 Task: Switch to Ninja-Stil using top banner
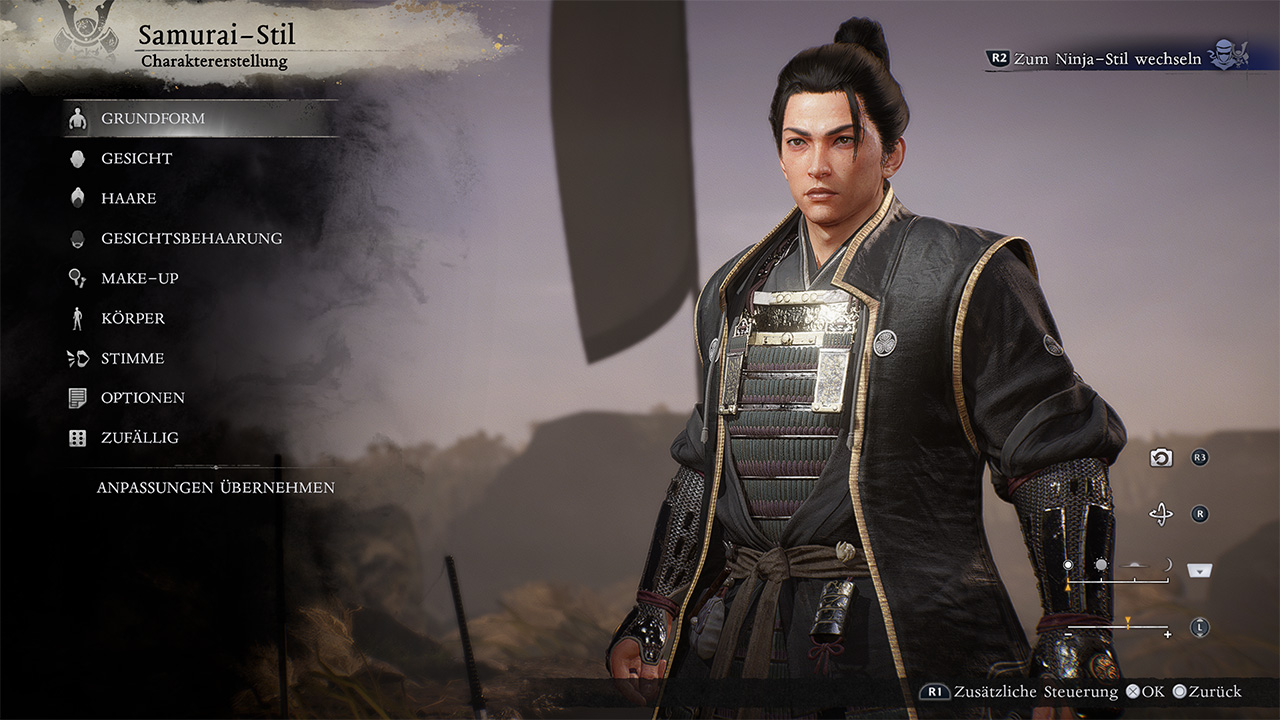coord(1107,58)
